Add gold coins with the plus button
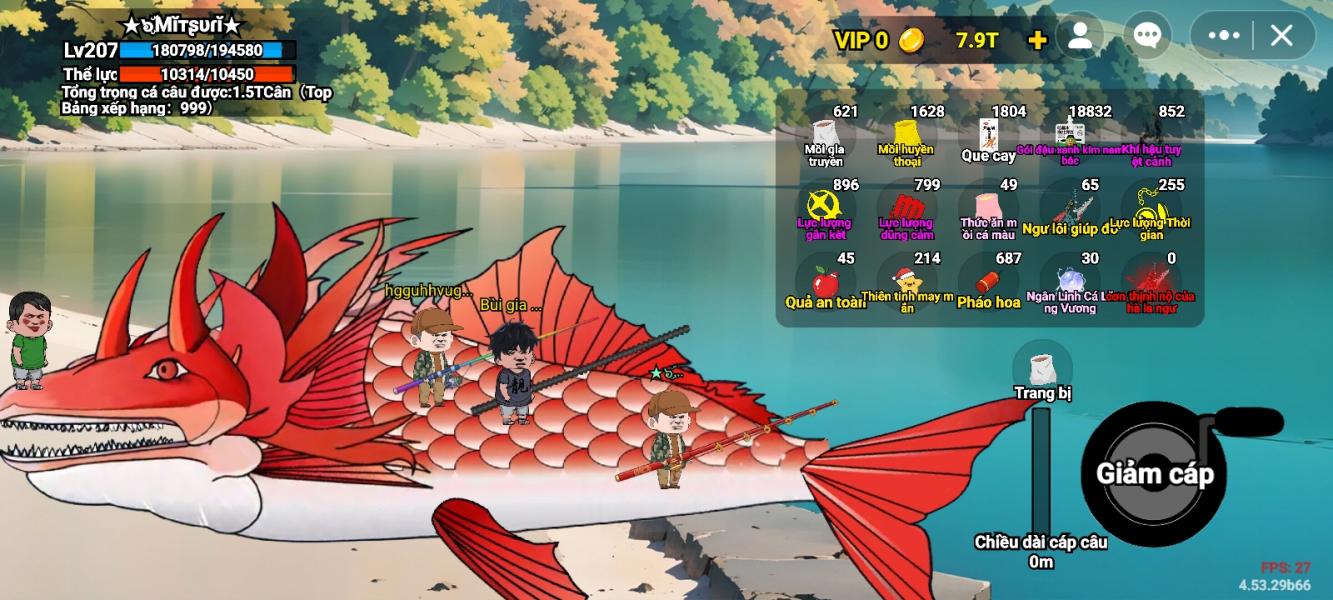The height and width of the screenshot is (600, 1333). (x=1037, y=40)
